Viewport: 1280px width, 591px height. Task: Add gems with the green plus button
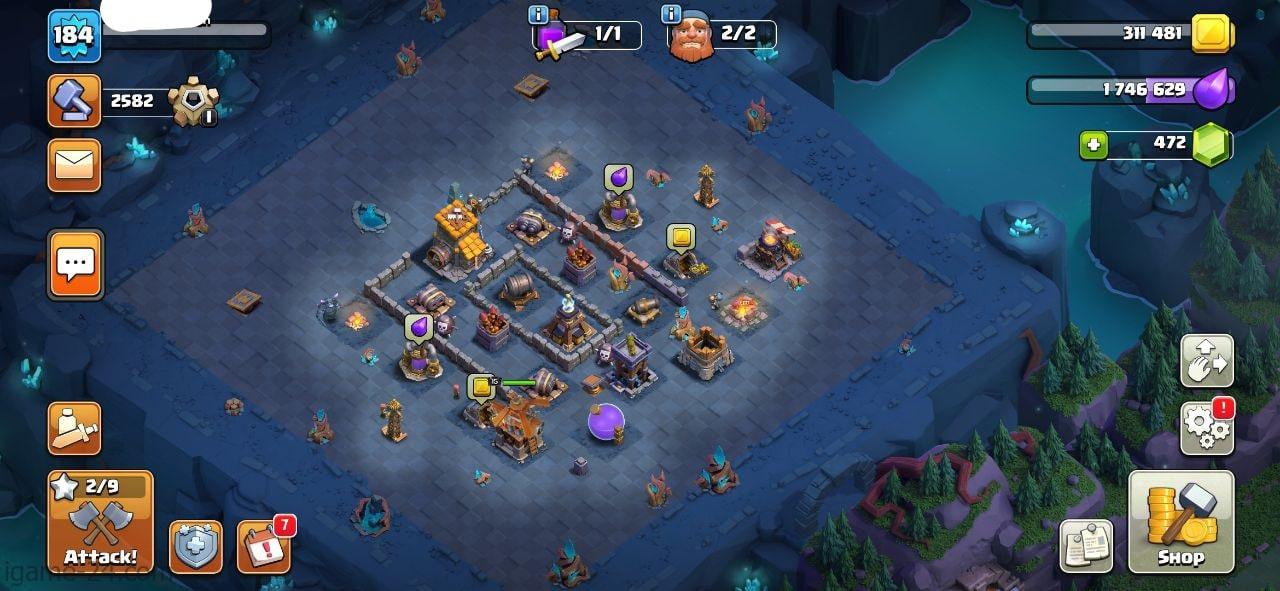[1093, 145]
